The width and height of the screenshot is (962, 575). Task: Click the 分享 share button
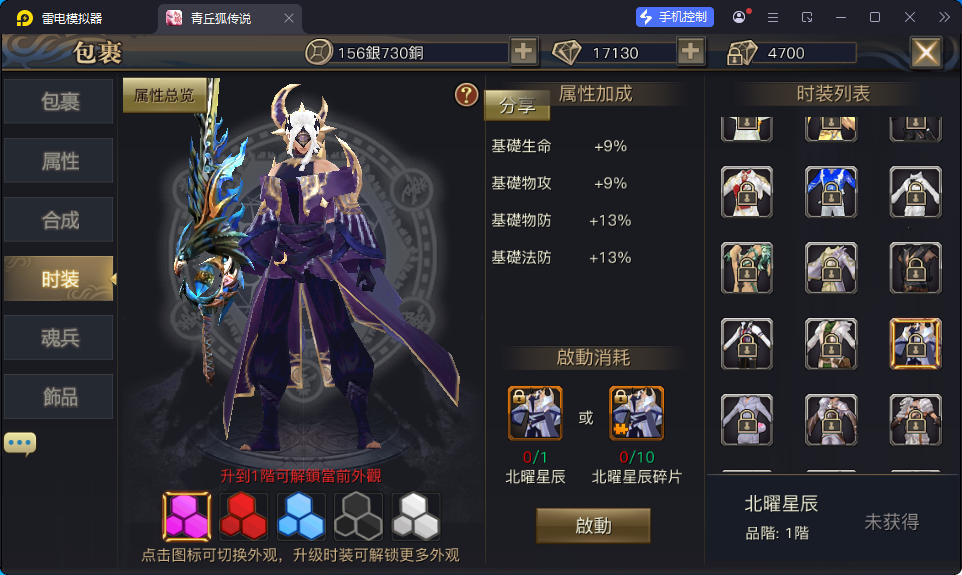click(x=517, y=105)
